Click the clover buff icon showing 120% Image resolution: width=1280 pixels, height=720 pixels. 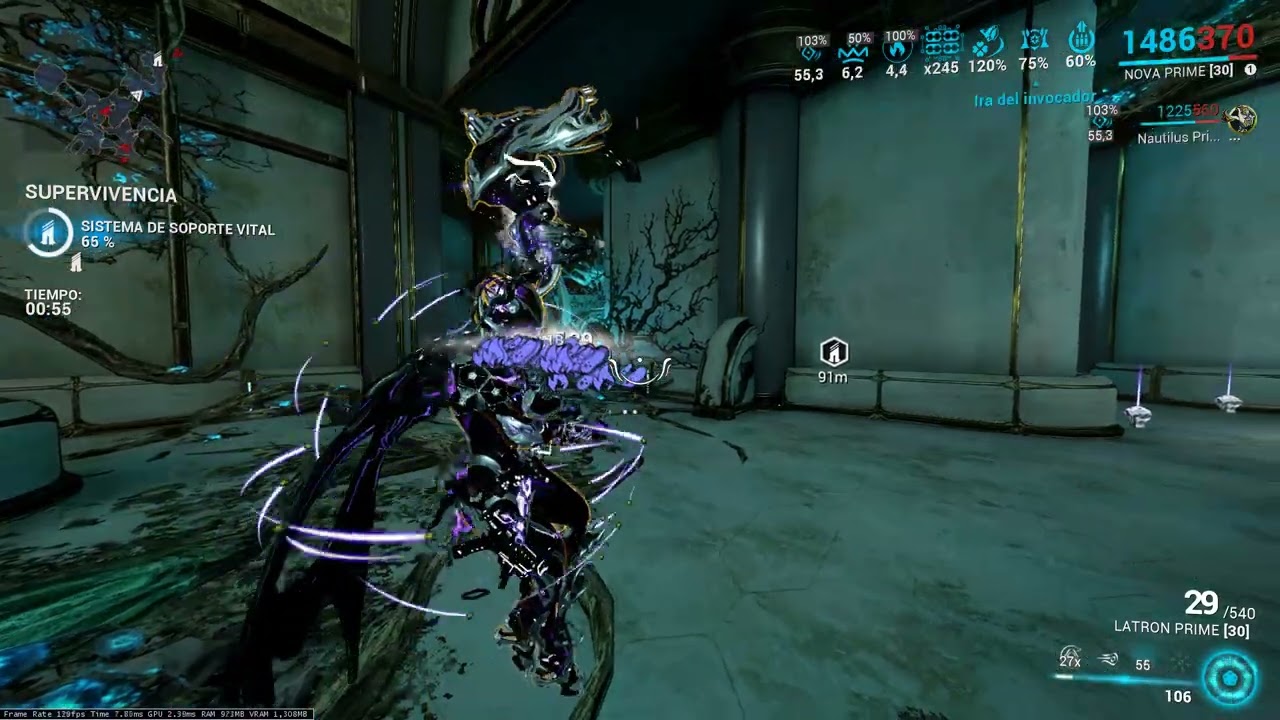[x=986, y=43]
